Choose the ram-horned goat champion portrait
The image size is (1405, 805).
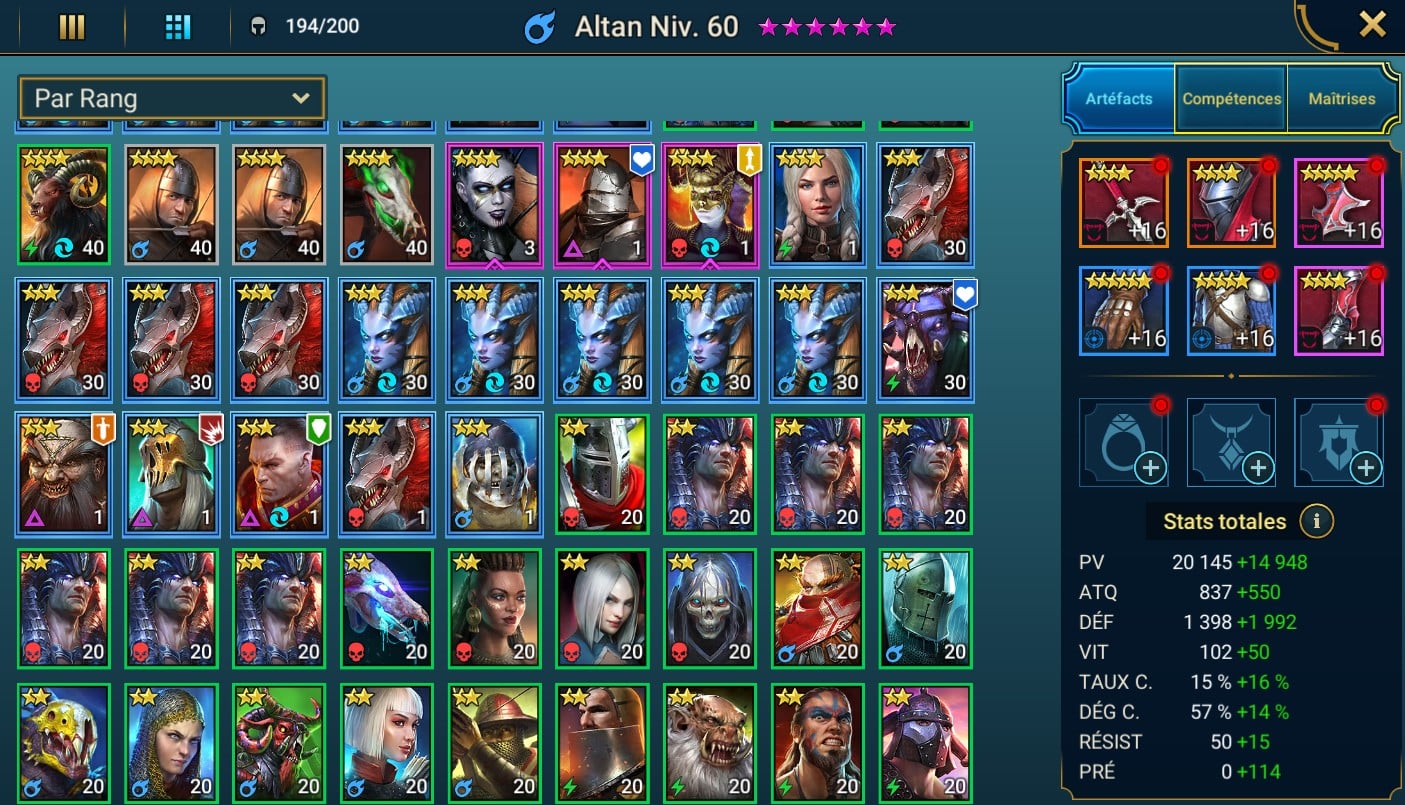click(64, 205)
